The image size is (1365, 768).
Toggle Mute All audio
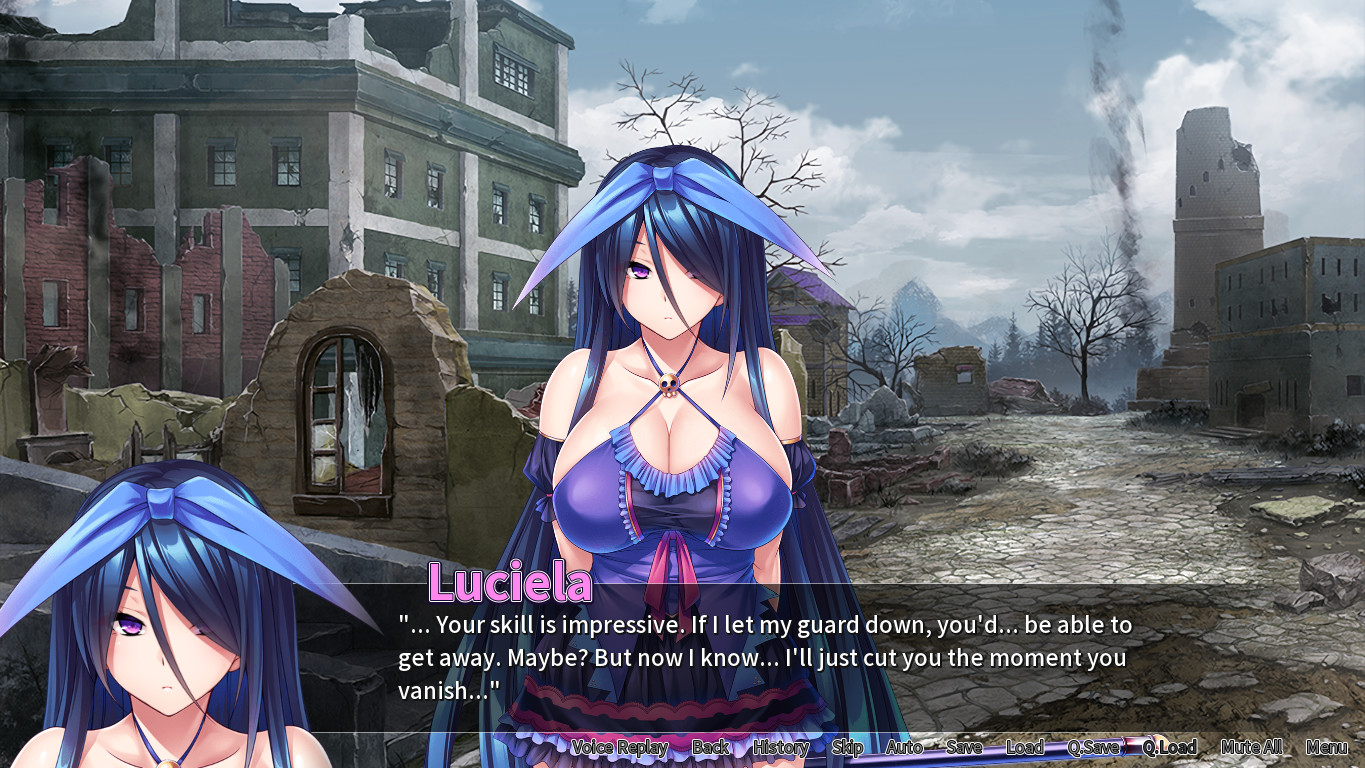pyautogui.click(x=1251, y=747)
